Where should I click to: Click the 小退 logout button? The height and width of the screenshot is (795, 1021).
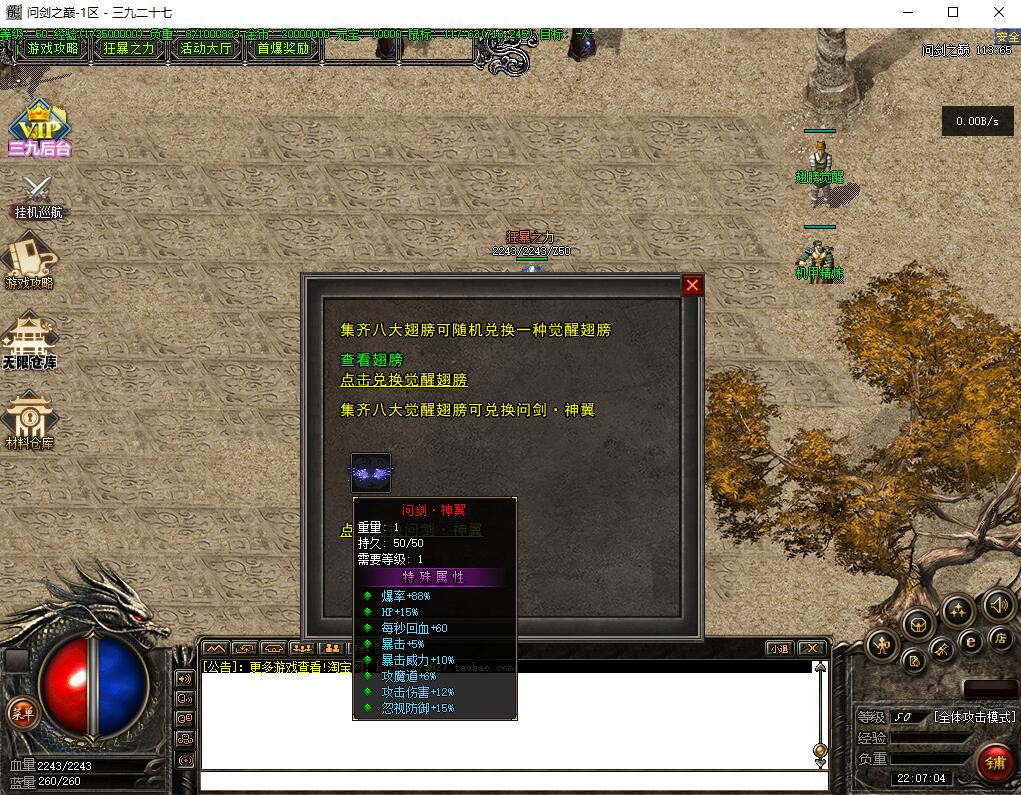point(779,648)
